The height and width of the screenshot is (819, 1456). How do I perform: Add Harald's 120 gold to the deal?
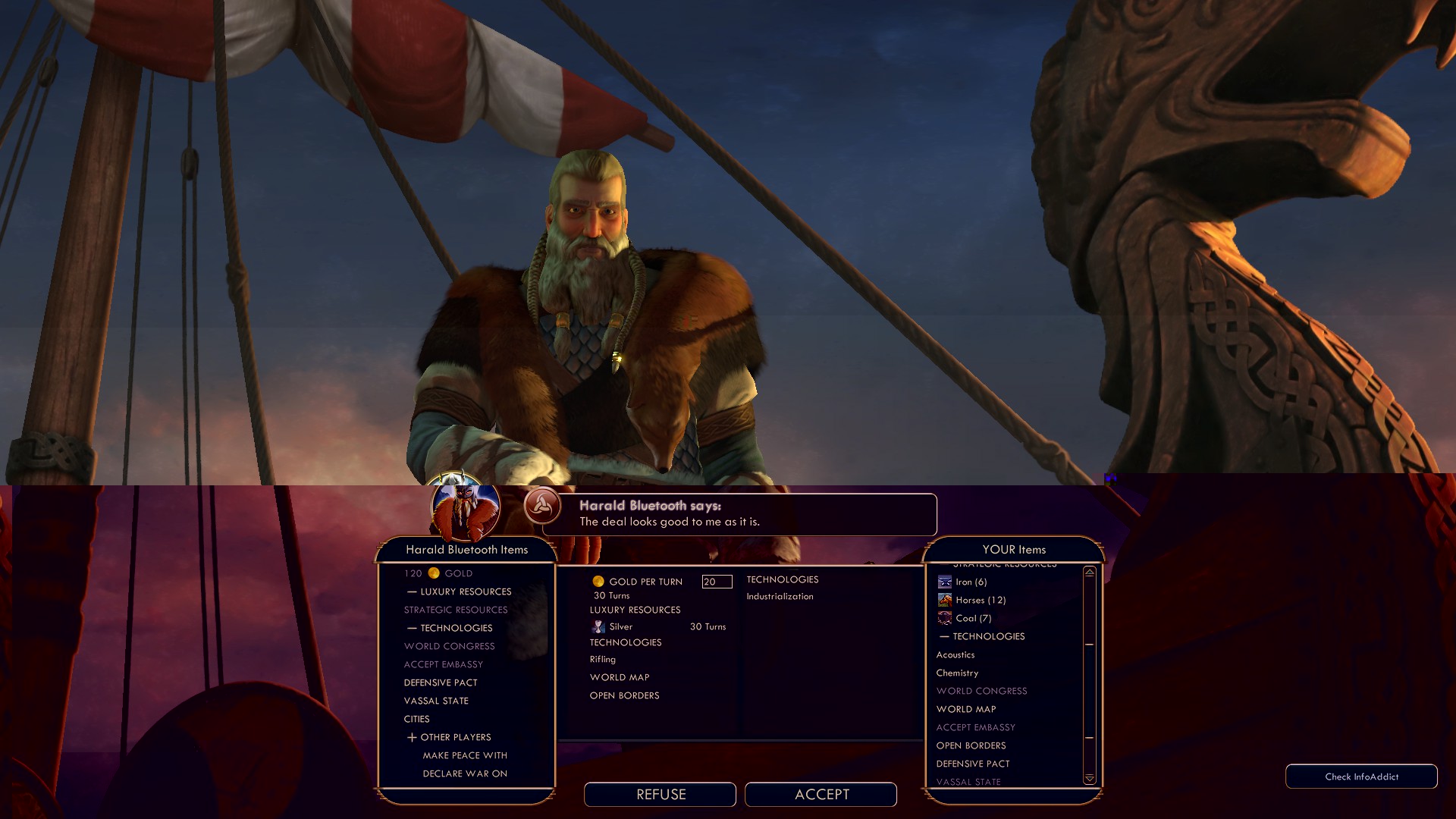pyautogui.click(x=438, y=573)
